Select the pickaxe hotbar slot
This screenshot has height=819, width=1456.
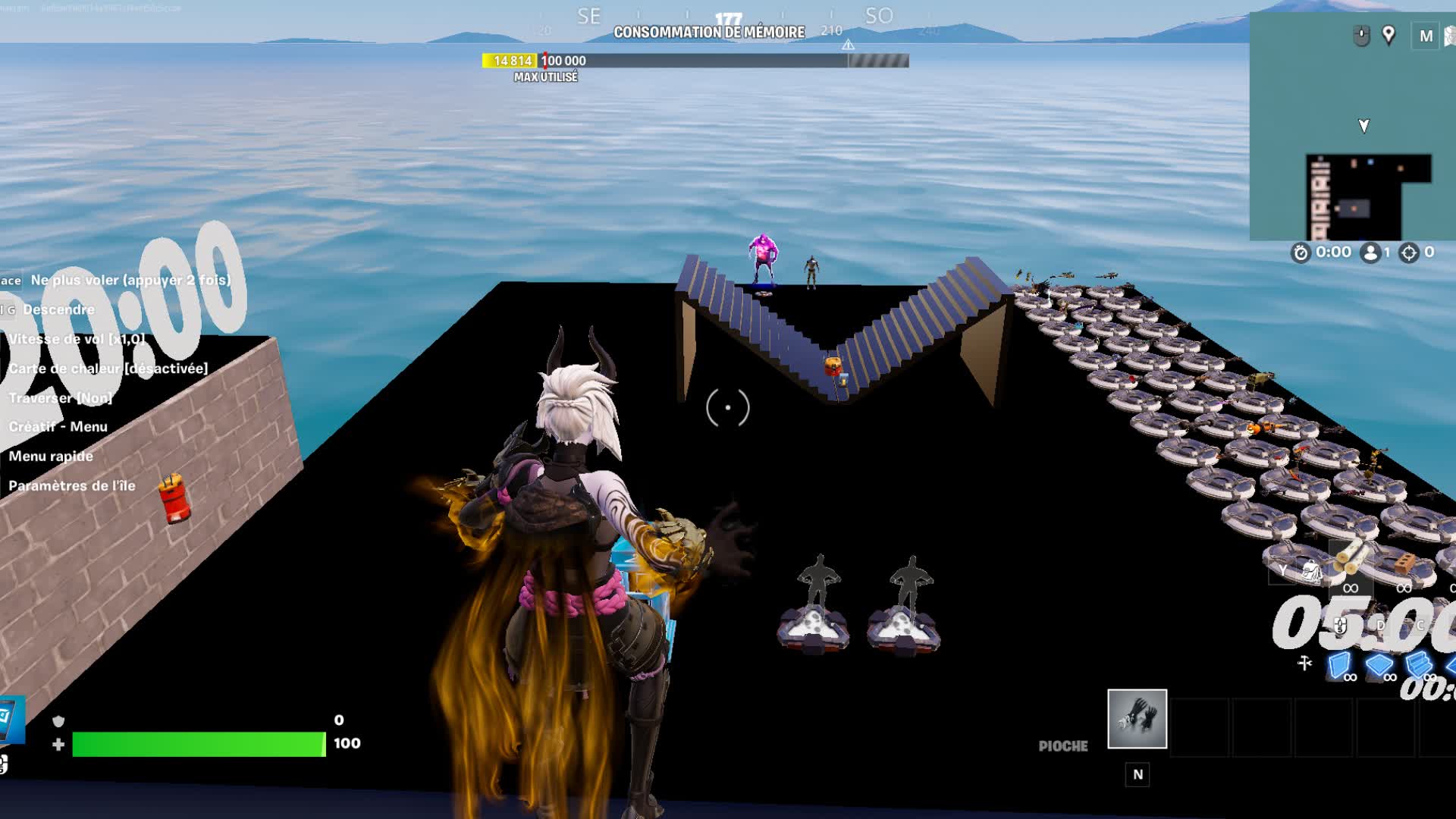[x=1137, y=718]
